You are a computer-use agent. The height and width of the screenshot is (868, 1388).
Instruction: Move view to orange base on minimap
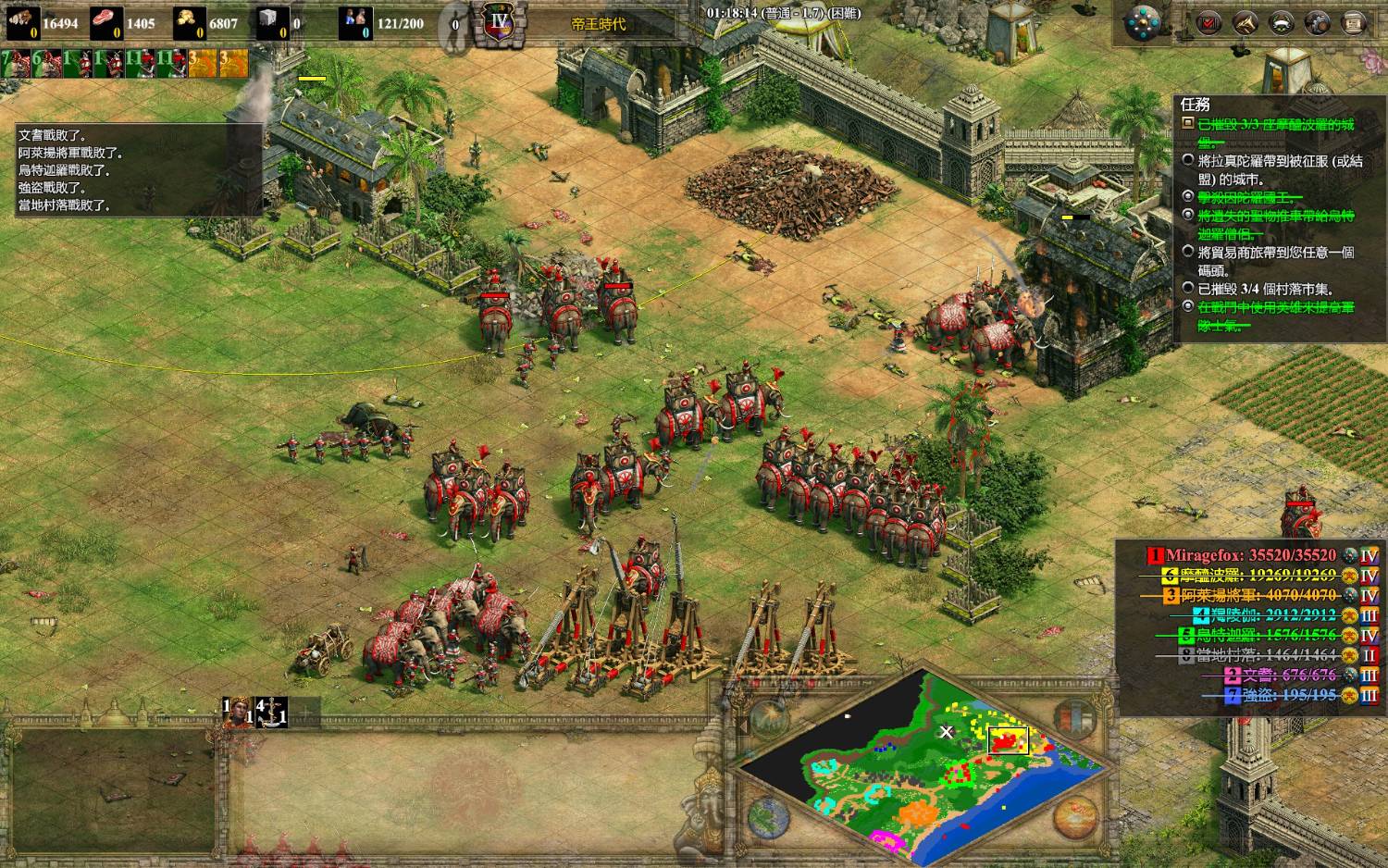[x=915, y=813]
